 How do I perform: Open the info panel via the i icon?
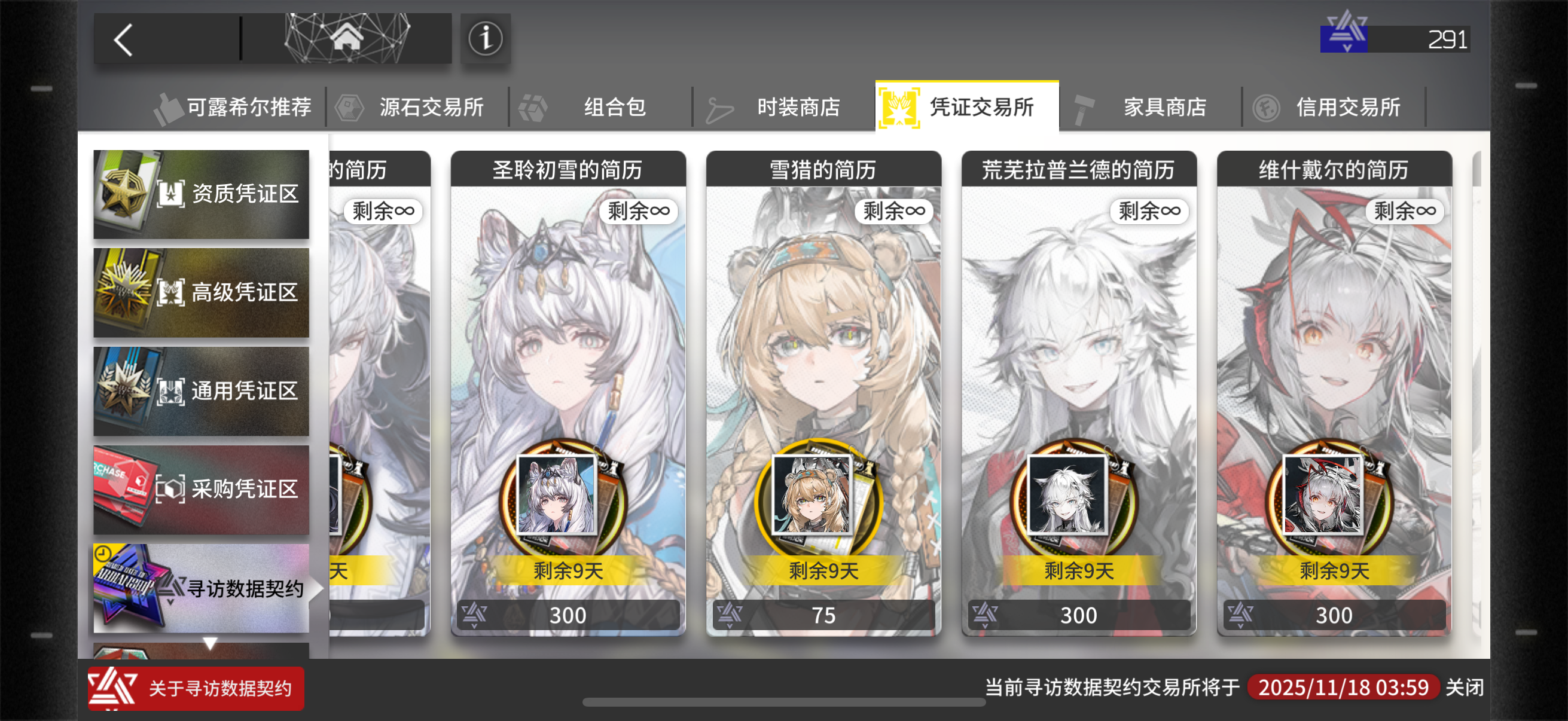pos(485,39)
